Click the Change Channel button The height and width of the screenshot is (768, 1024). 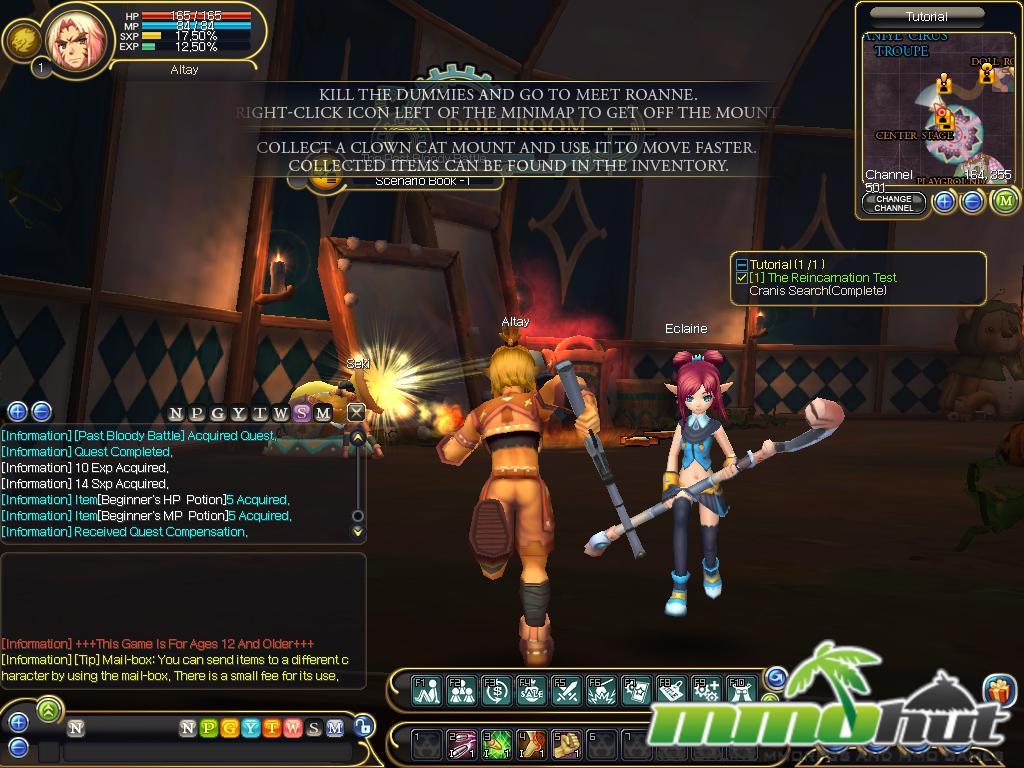coord(893,203)
